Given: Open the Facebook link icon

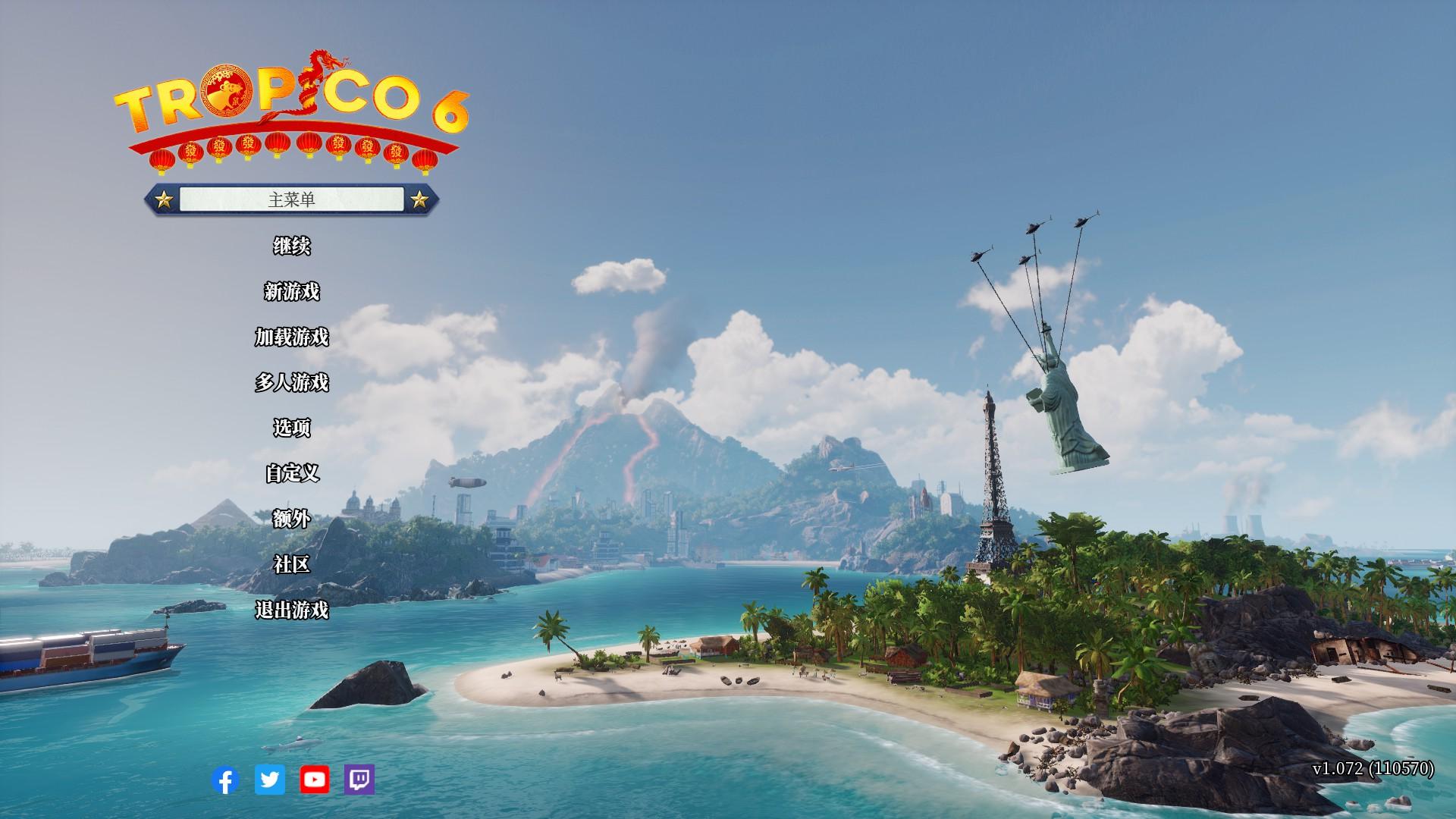Looking at the screenshot, I should pos(225,780).
